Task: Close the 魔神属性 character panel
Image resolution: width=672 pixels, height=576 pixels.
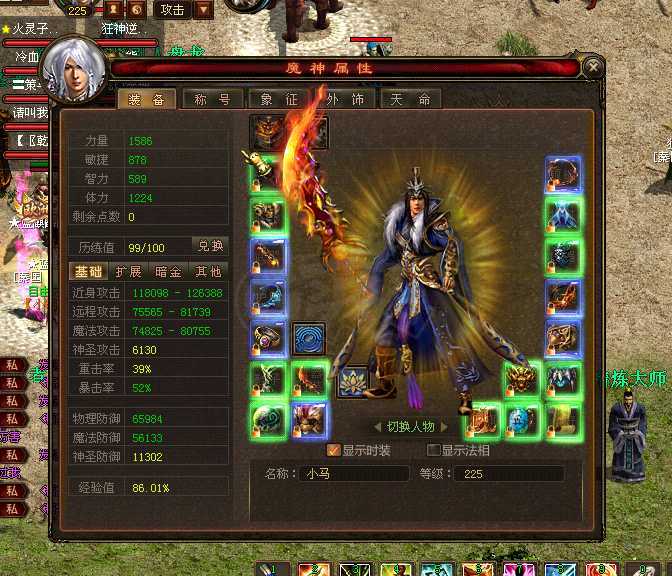Action: pyautogui.click(x=594, y=68)
